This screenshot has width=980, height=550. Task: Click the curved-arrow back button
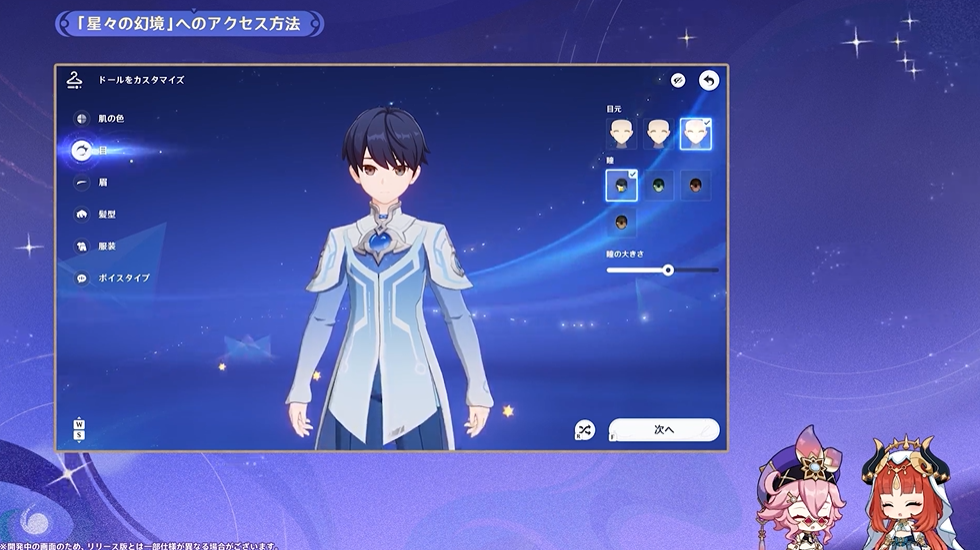tap(709, 80)
